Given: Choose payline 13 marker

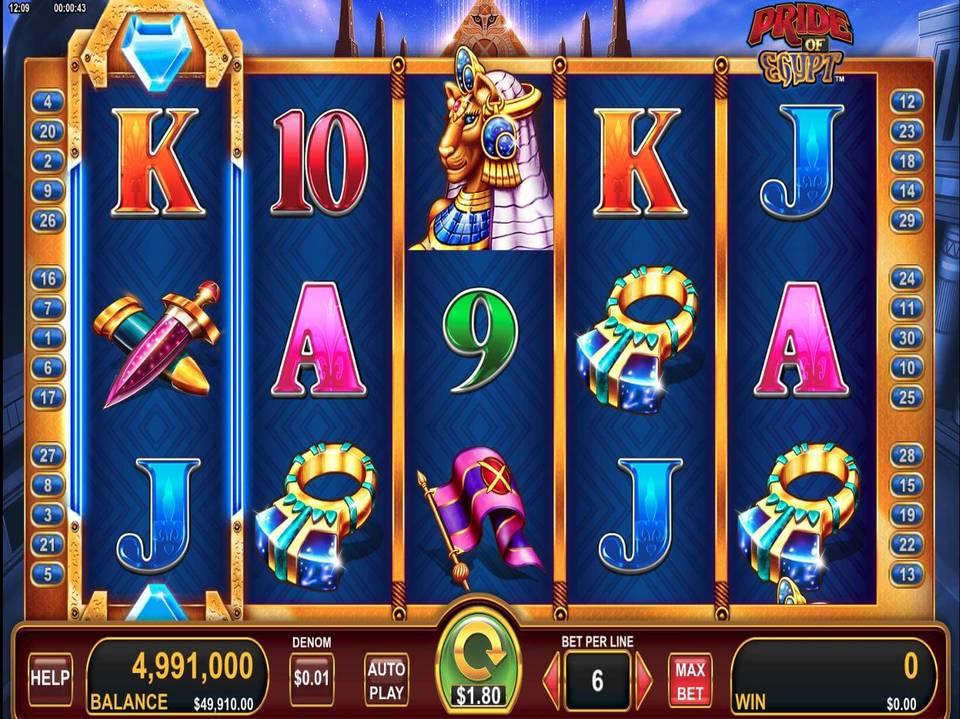Looking at the screenshot, I should 906,574.
